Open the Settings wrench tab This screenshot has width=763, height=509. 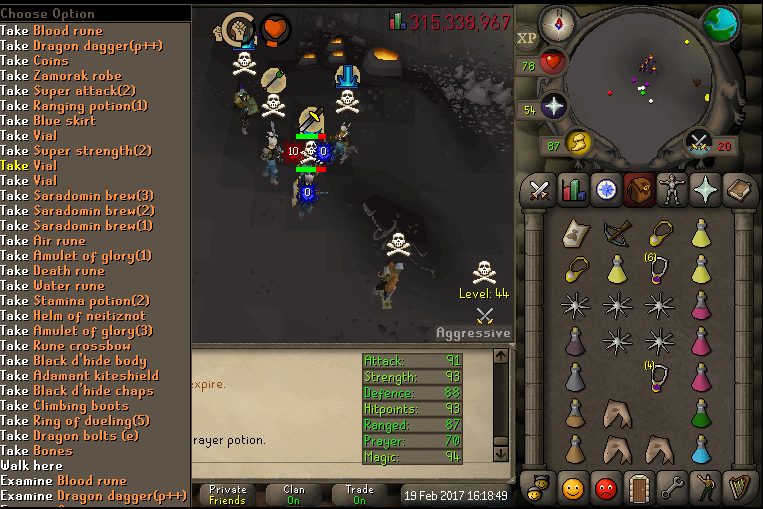673,487
